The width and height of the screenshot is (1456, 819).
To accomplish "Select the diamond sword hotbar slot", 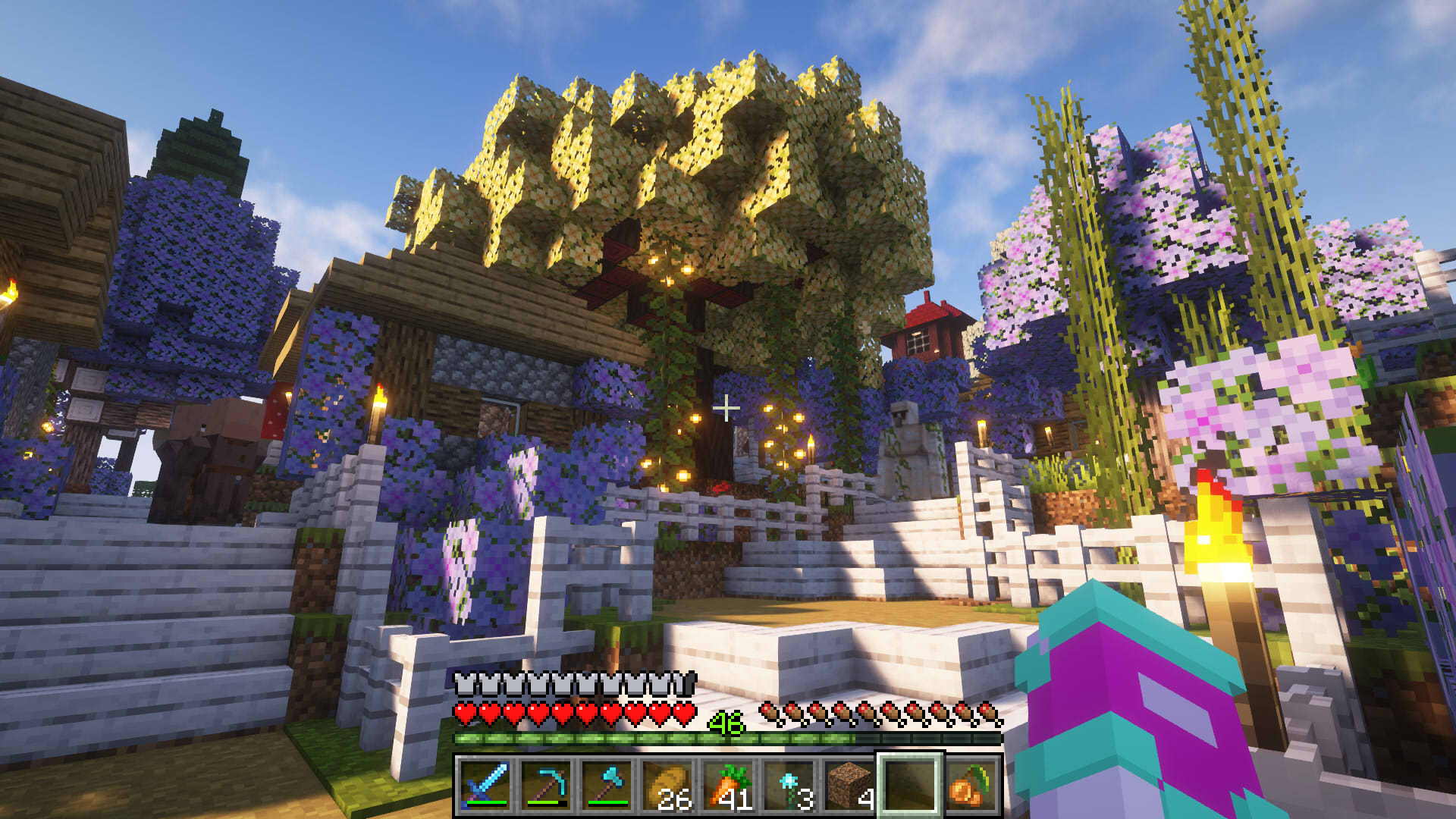I will click(485, 785).
